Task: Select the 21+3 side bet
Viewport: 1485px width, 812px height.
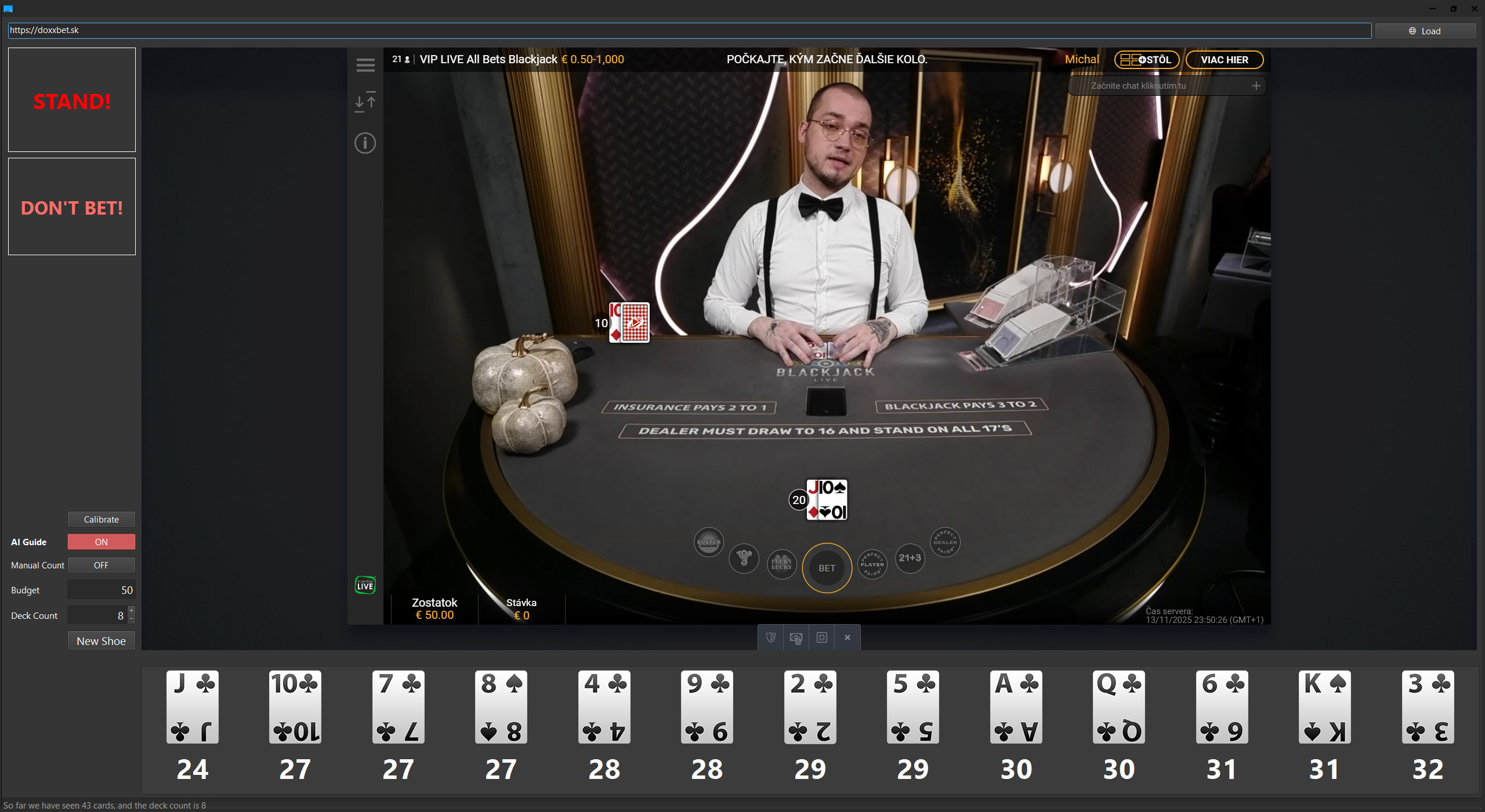Action: pos(910,558)
